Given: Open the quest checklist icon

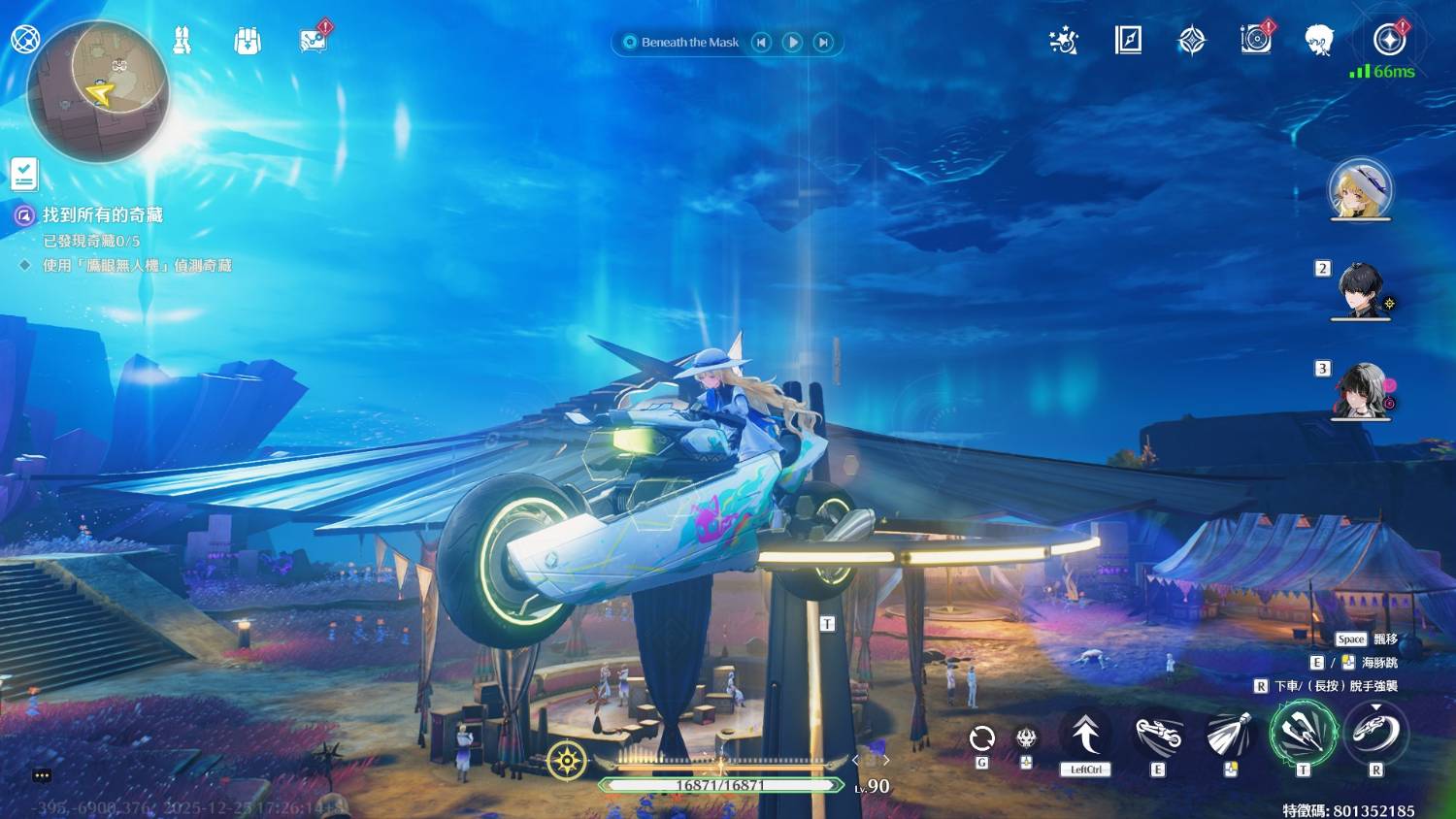Looking at the screenshot, I should (24, 174).
